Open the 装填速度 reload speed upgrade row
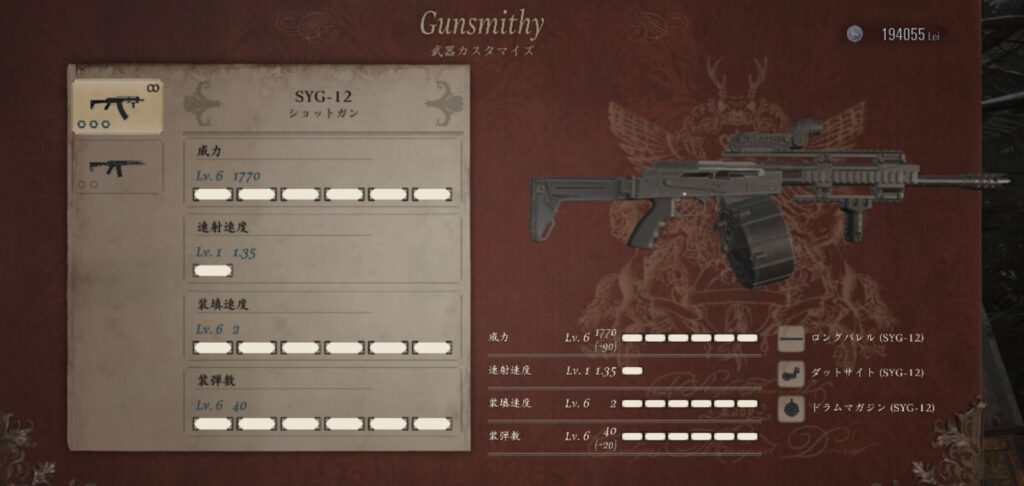Viewport: 1024px width, 486px height. click(x=322, y=325)
